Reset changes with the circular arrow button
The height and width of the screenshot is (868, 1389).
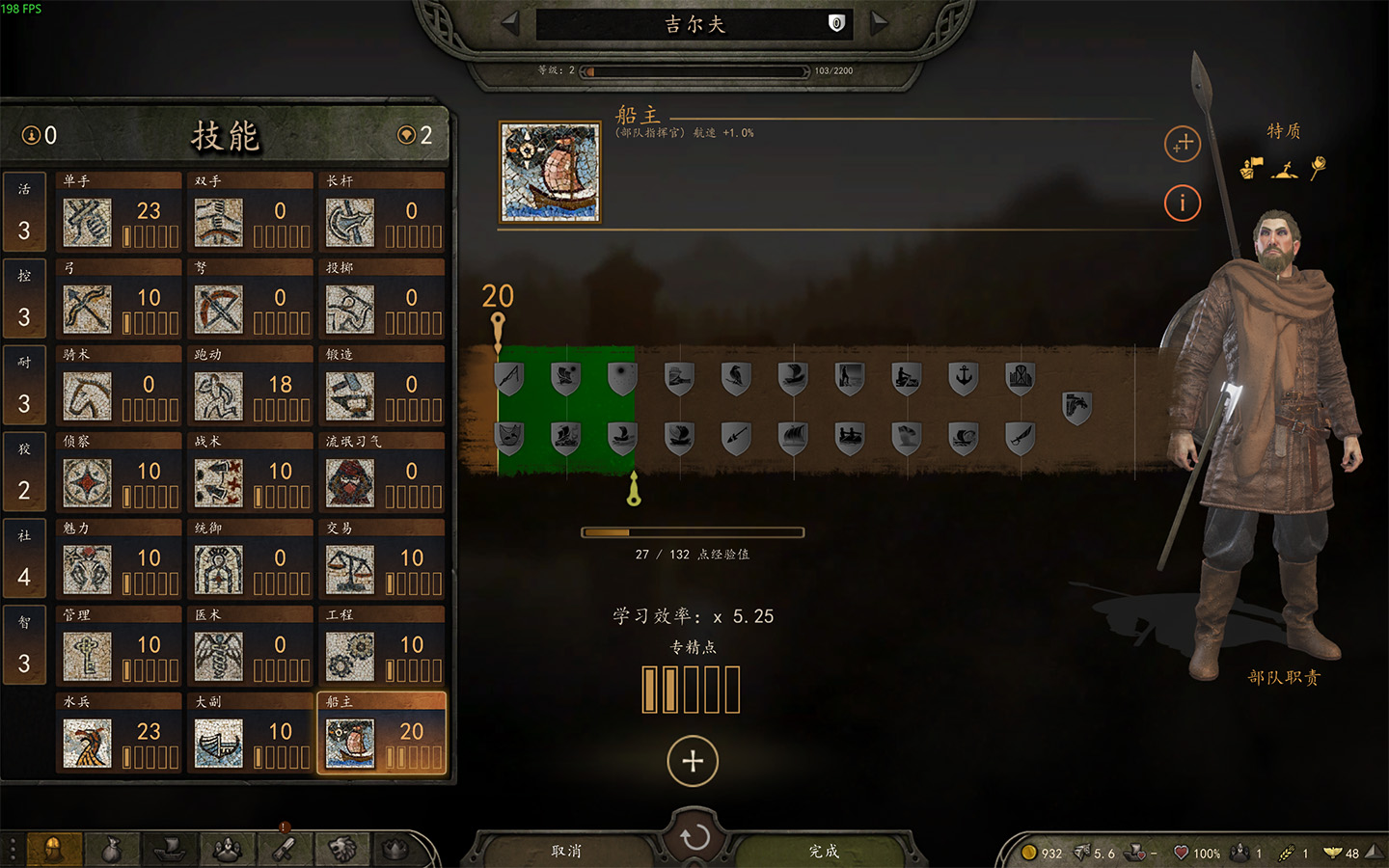coord(694,837)
